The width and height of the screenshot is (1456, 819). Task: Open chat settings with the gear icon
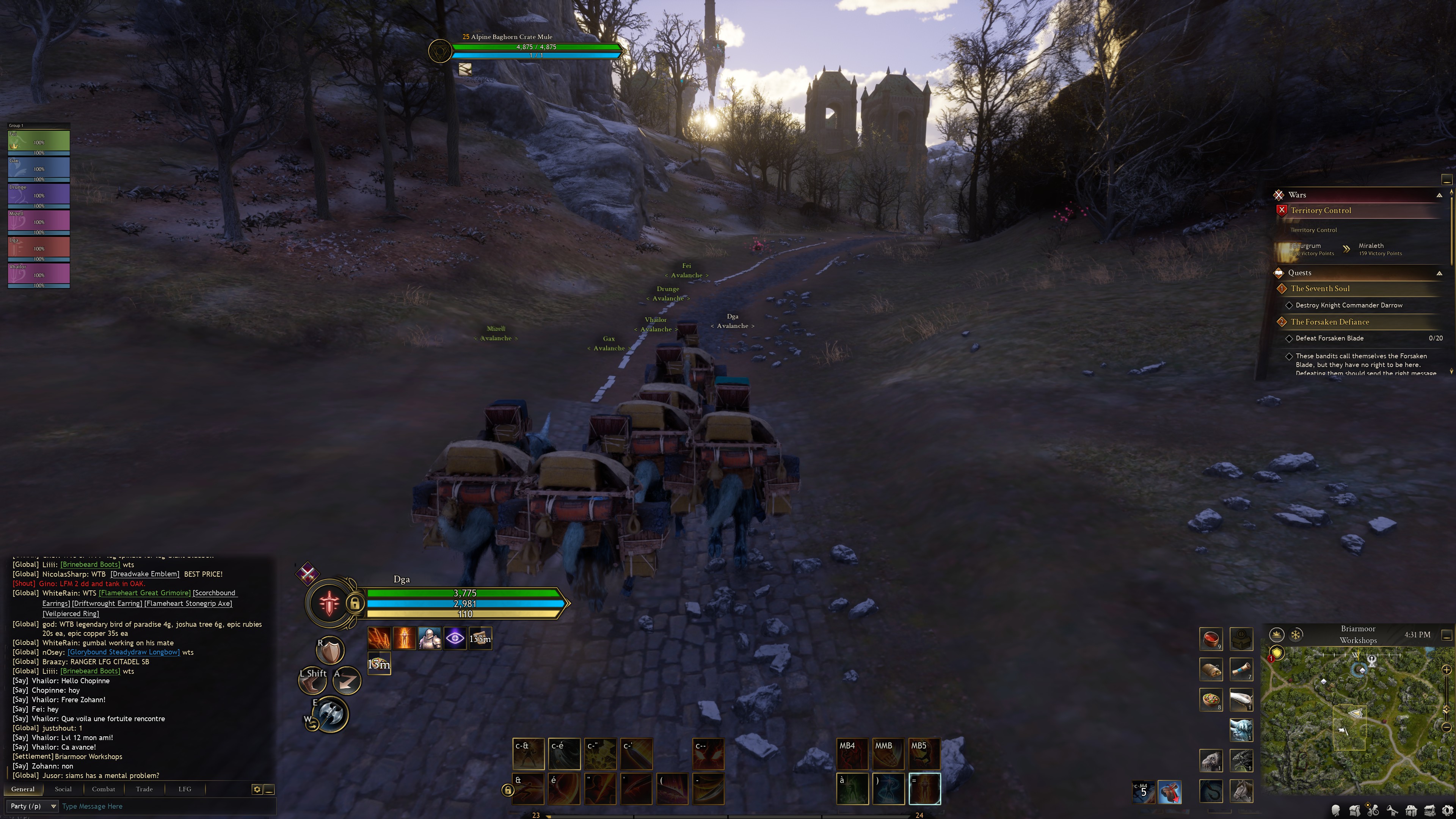(257, 789)
